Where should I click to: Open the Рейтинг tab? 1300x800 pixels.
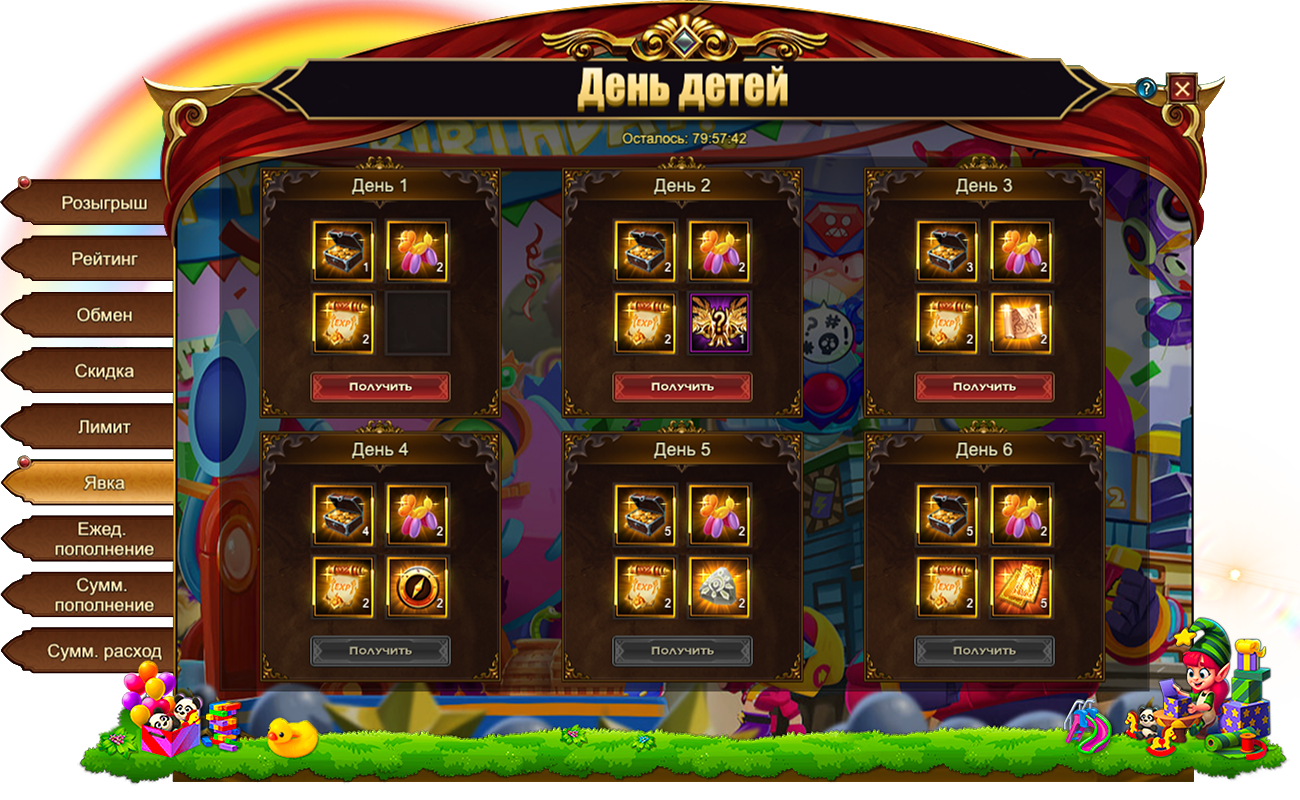coord(103,259)
